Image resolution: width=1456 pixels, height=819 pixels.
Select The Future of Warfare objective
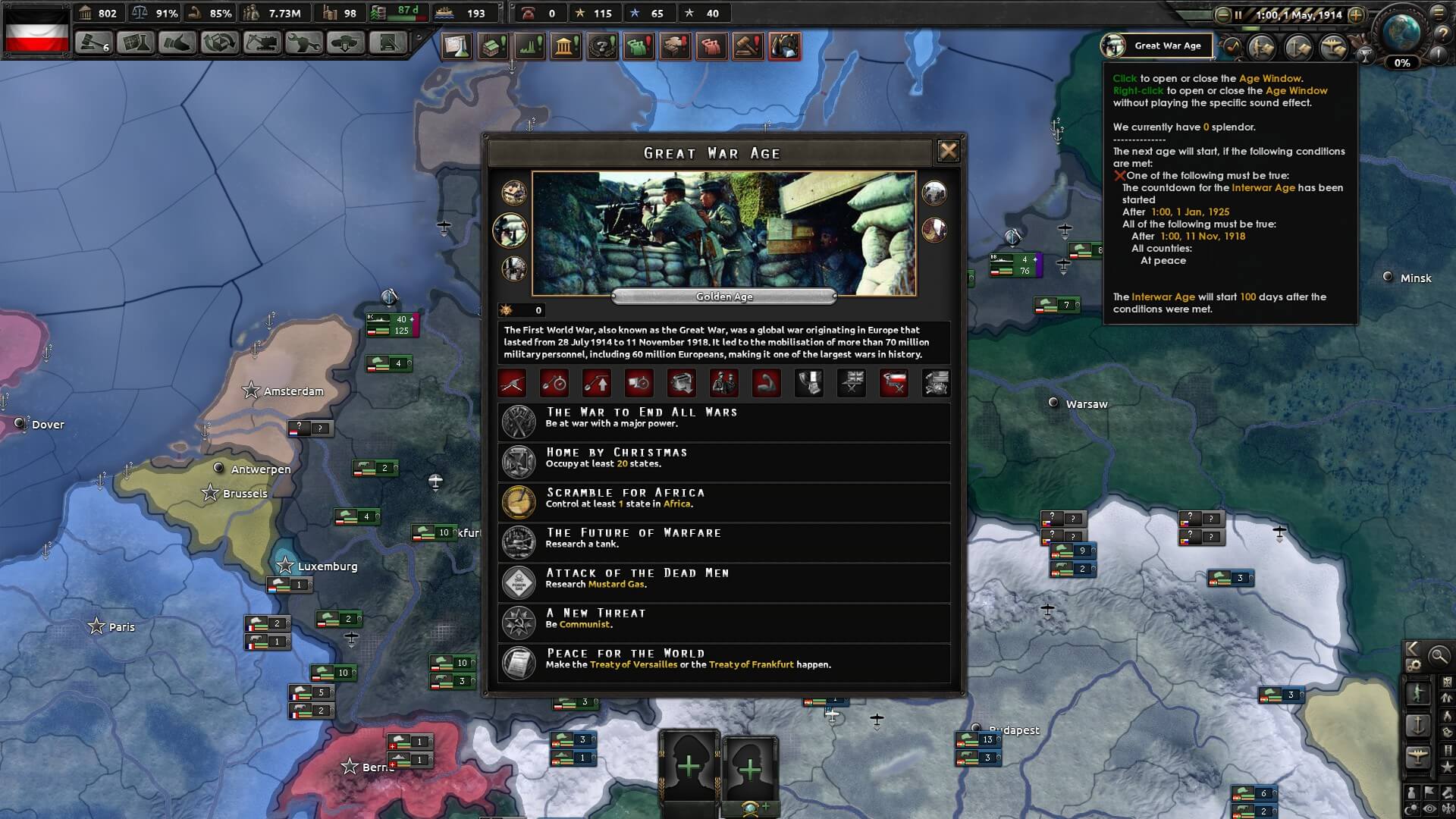pos(723,542)
